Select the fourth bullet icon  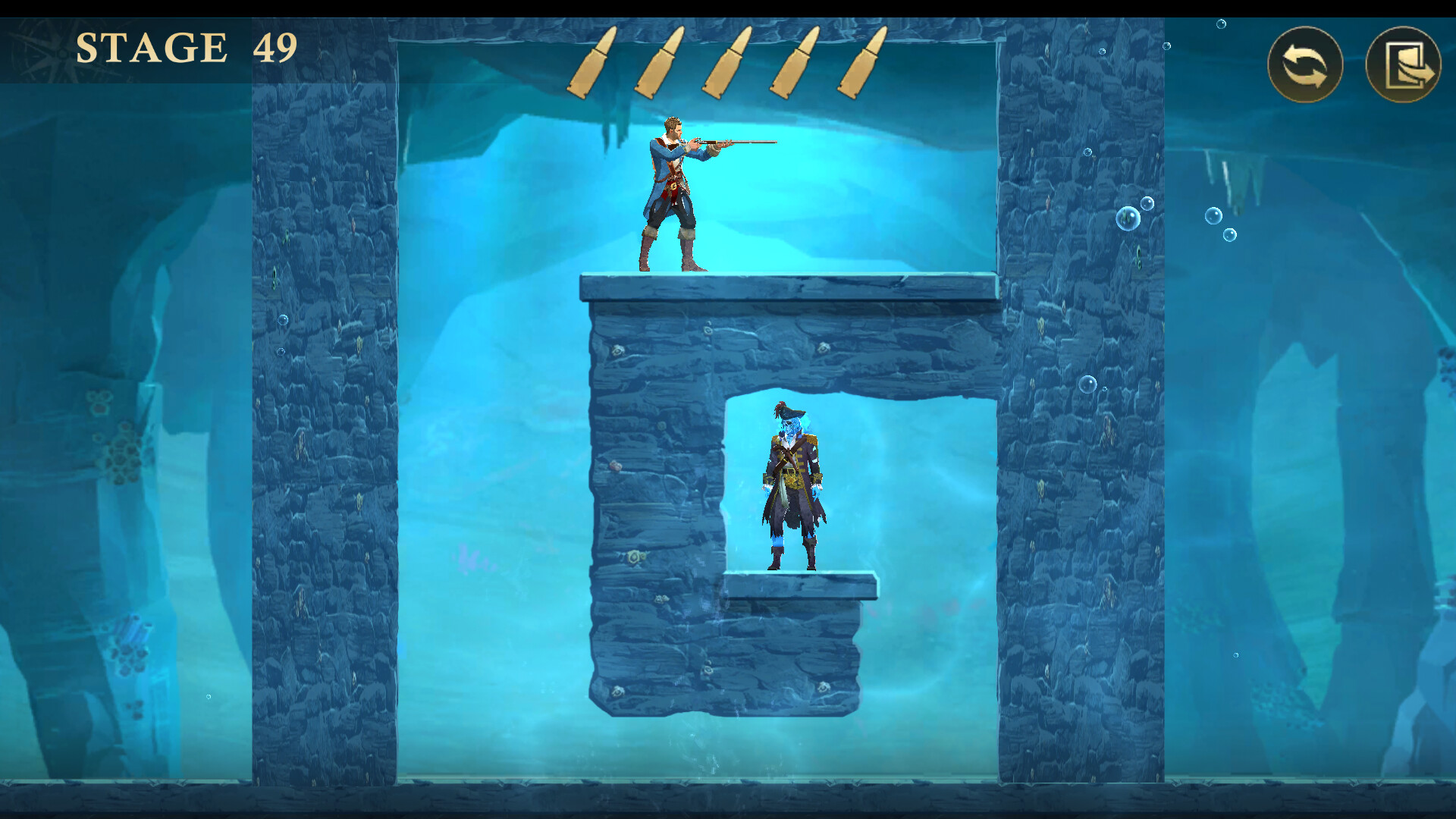pos(795,62)
